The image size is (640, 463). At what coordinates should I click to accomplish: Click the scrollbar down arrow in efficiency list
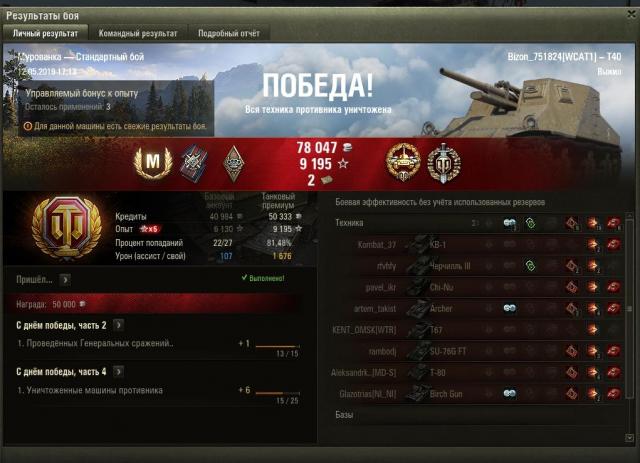(x=630, y=437)
